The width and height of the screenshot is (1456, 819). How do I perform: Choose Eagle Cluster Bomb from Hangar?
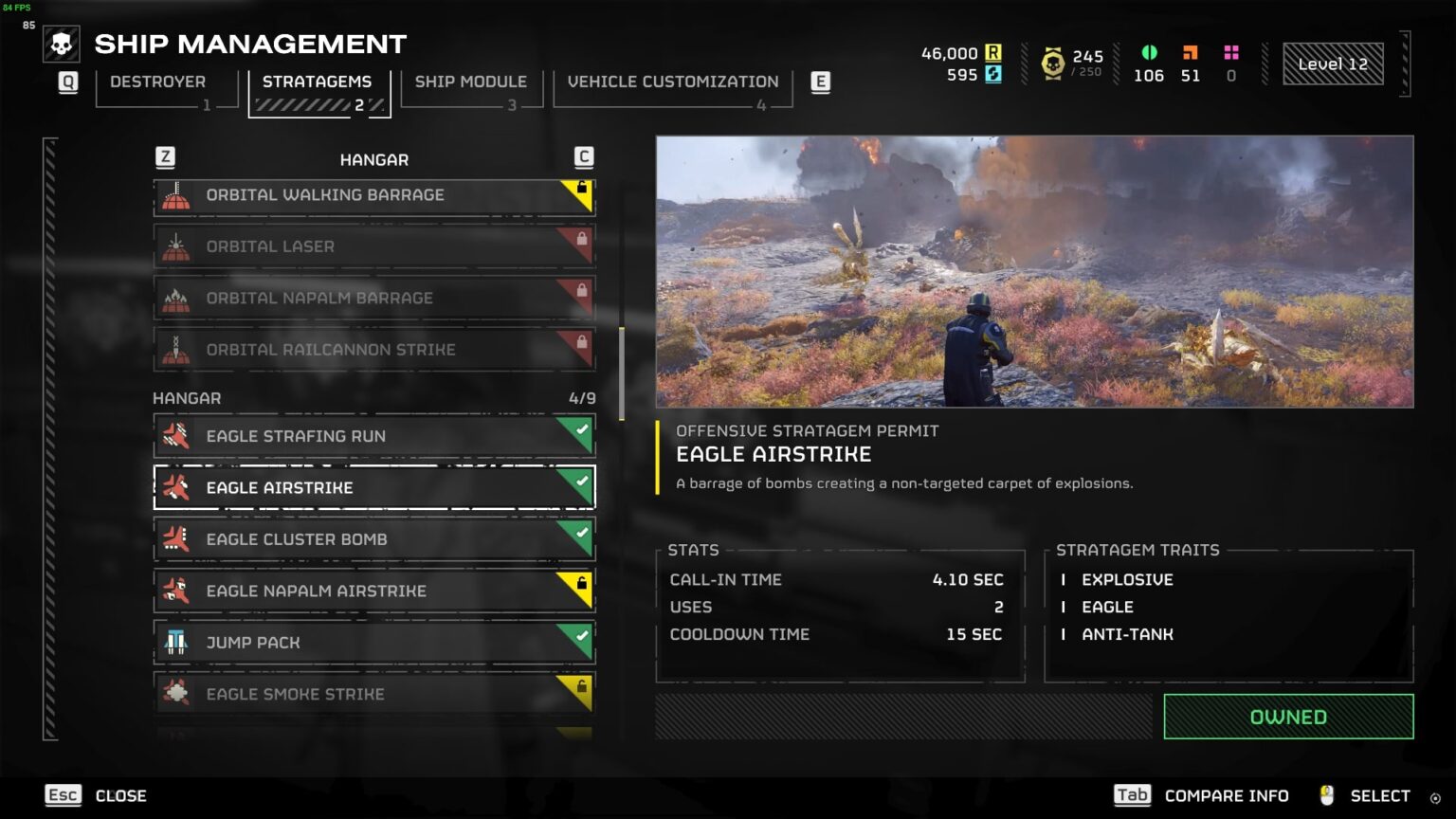tap(373, 539)
